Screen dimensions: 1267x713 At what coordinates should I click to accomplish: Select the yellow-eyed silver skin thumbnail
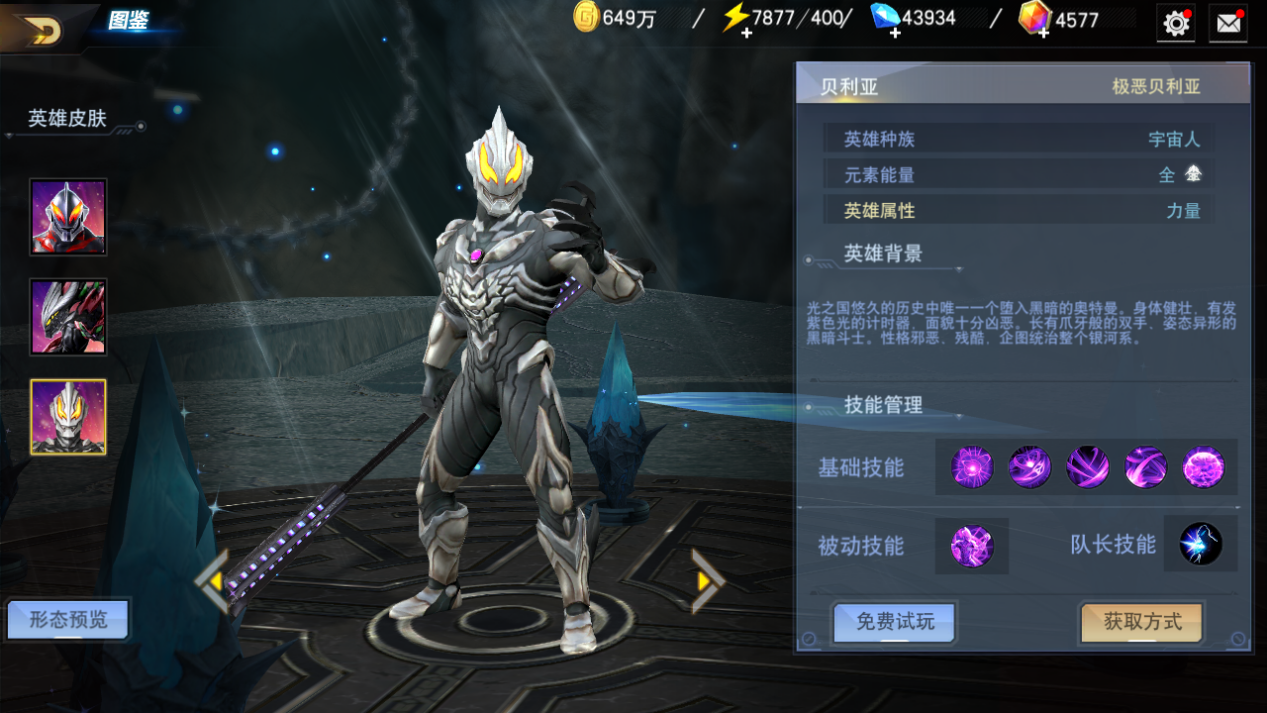pyautogui.click(x=68, y=417)
